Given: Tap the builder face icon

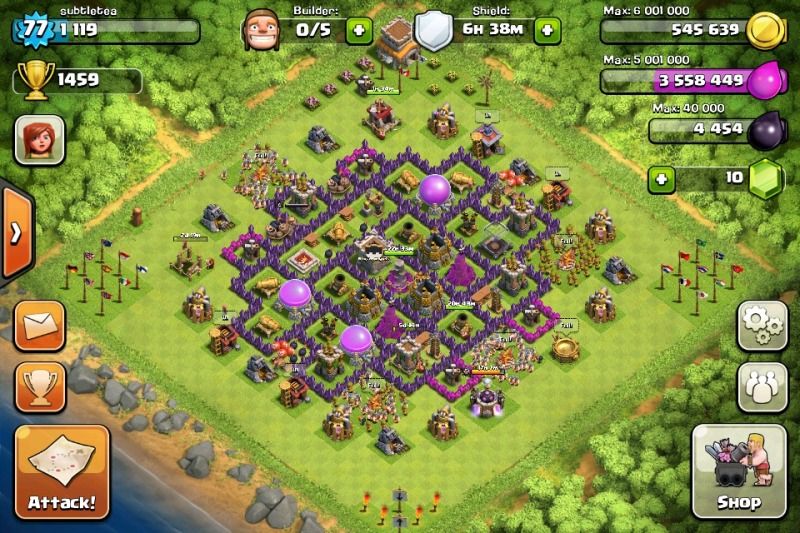Looking at the screenshot, I should point(258,29).
